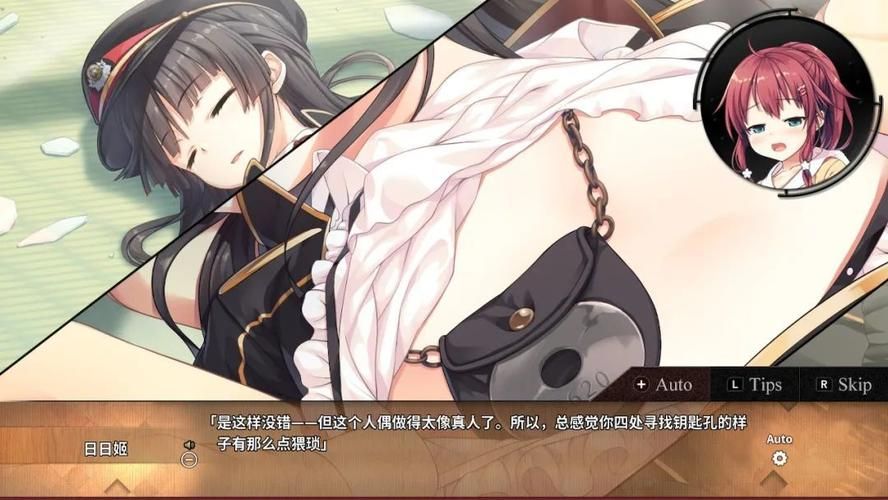The height and width of the screenshot is (500, 888).
Task: Activate Skip to fast-forward dialogue
Action: (x=844, y=384)
